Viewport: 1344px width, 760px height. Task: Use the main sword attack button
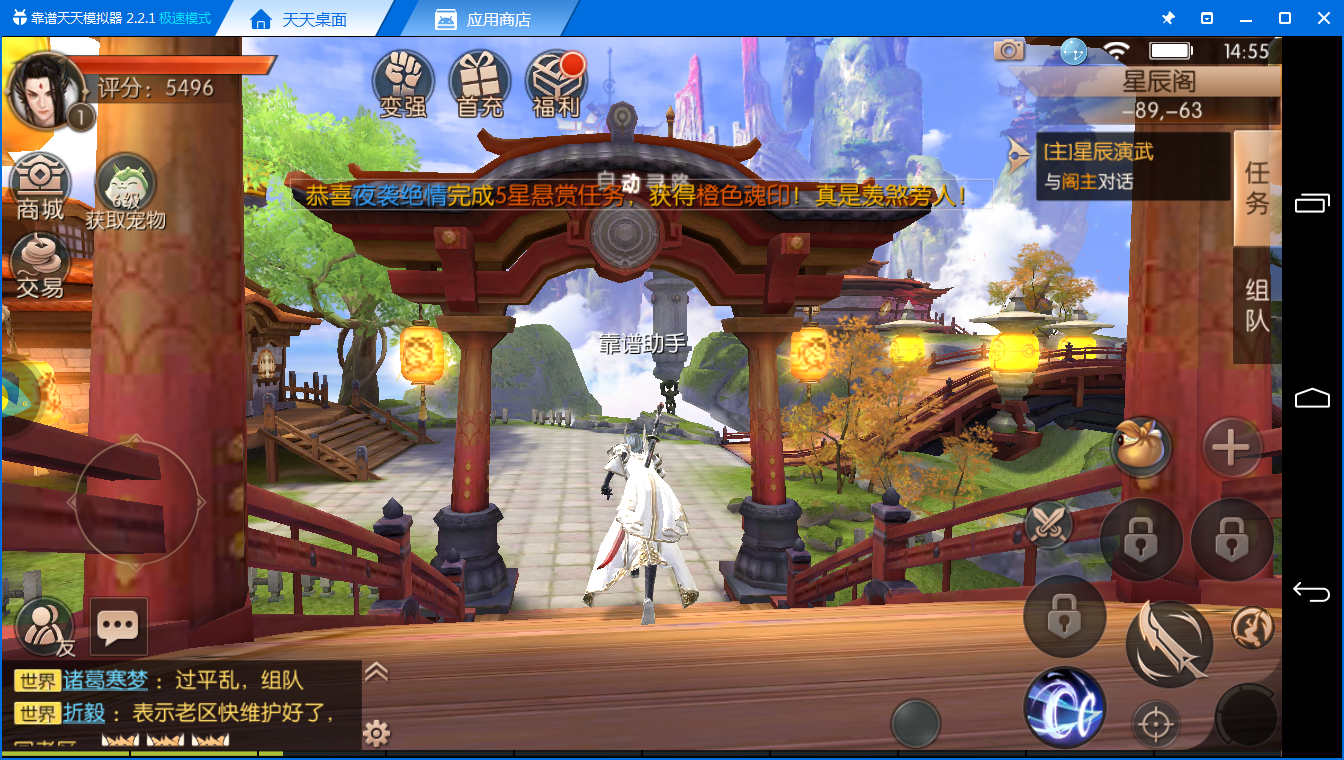coord(1169,644)
